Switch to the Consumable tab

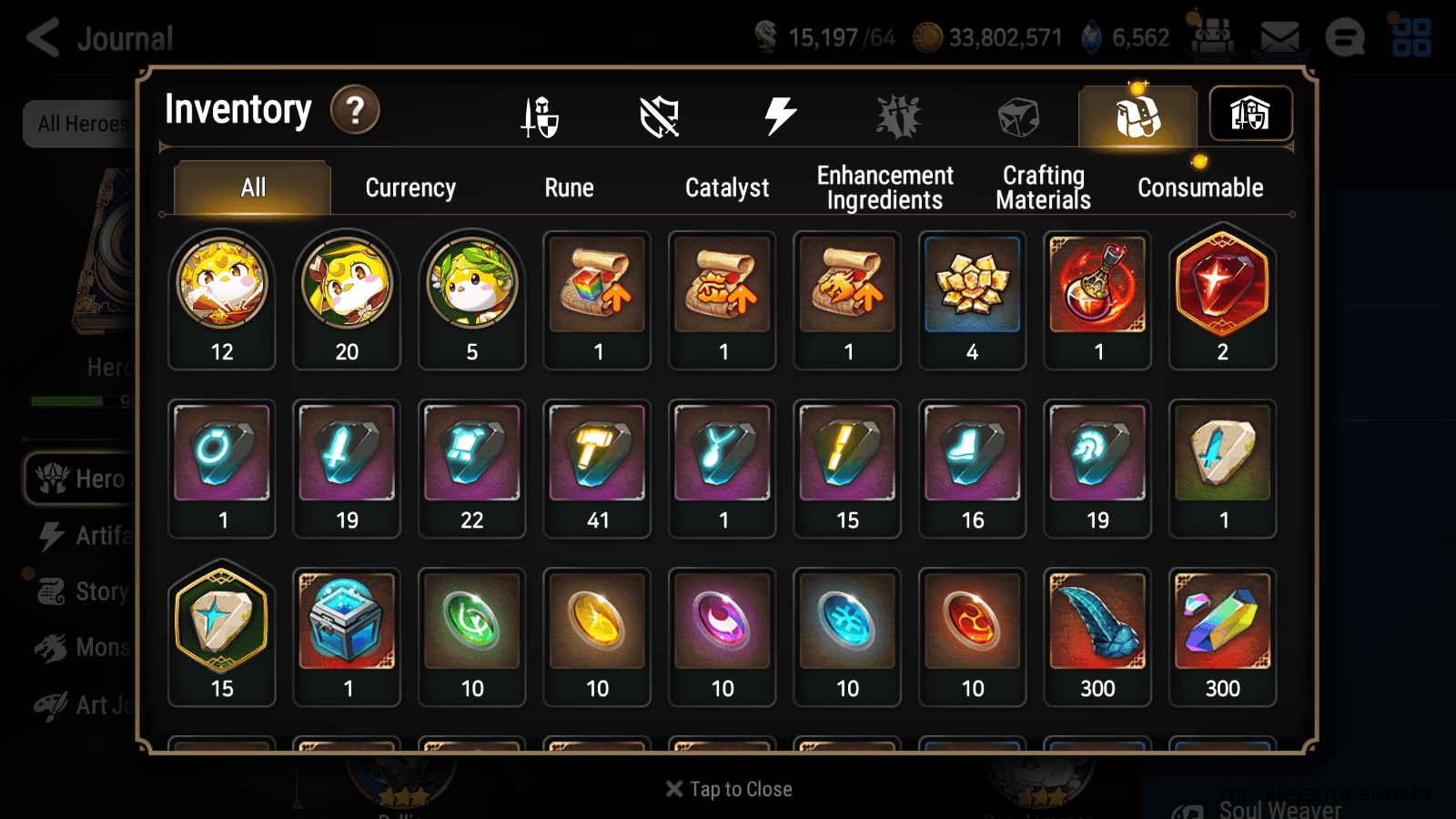(1199, 188)
